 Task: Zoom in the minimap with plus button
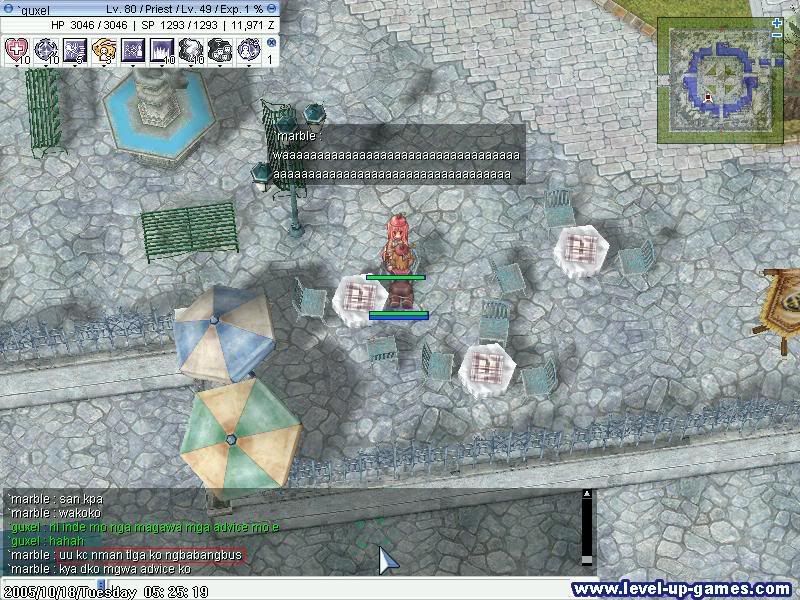pos(777,22)
